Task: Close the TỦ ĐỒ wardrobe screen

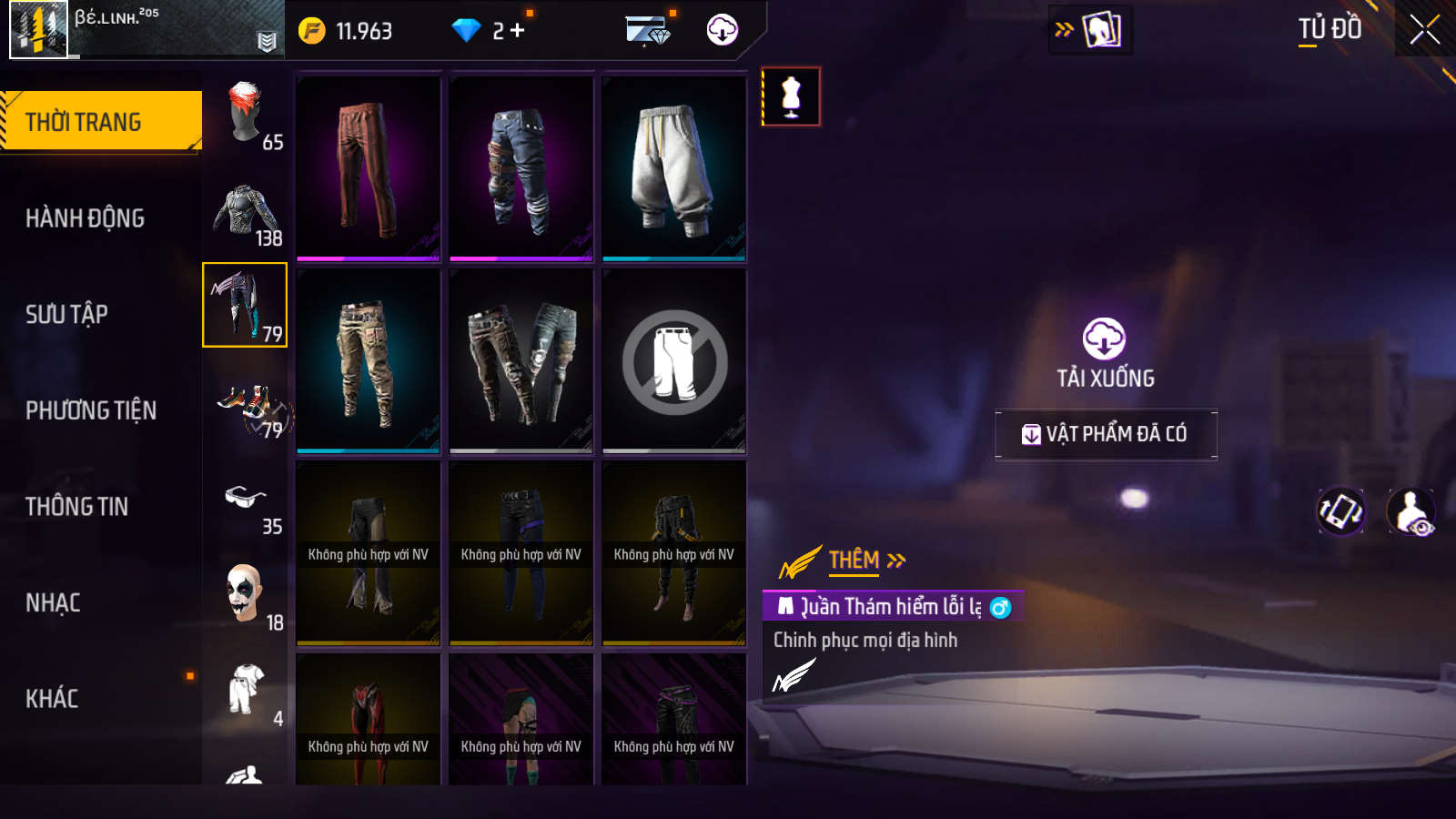Action: click(x=1424, y=29)
